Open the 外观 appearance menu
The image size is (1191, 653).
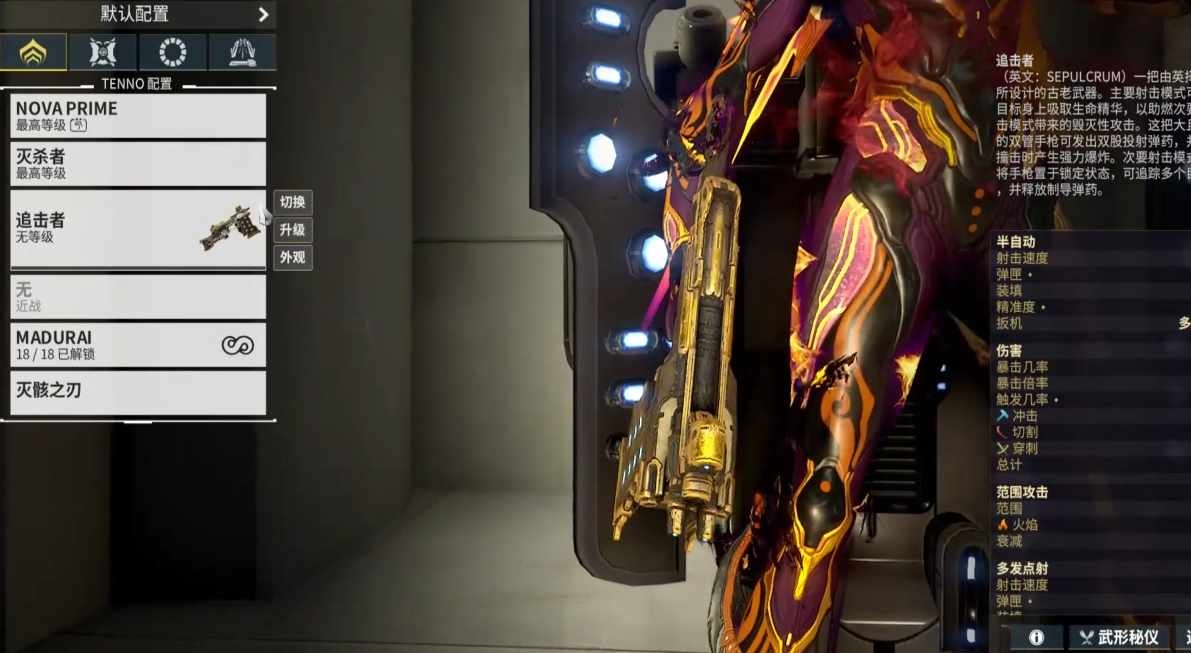pos(293,257)
